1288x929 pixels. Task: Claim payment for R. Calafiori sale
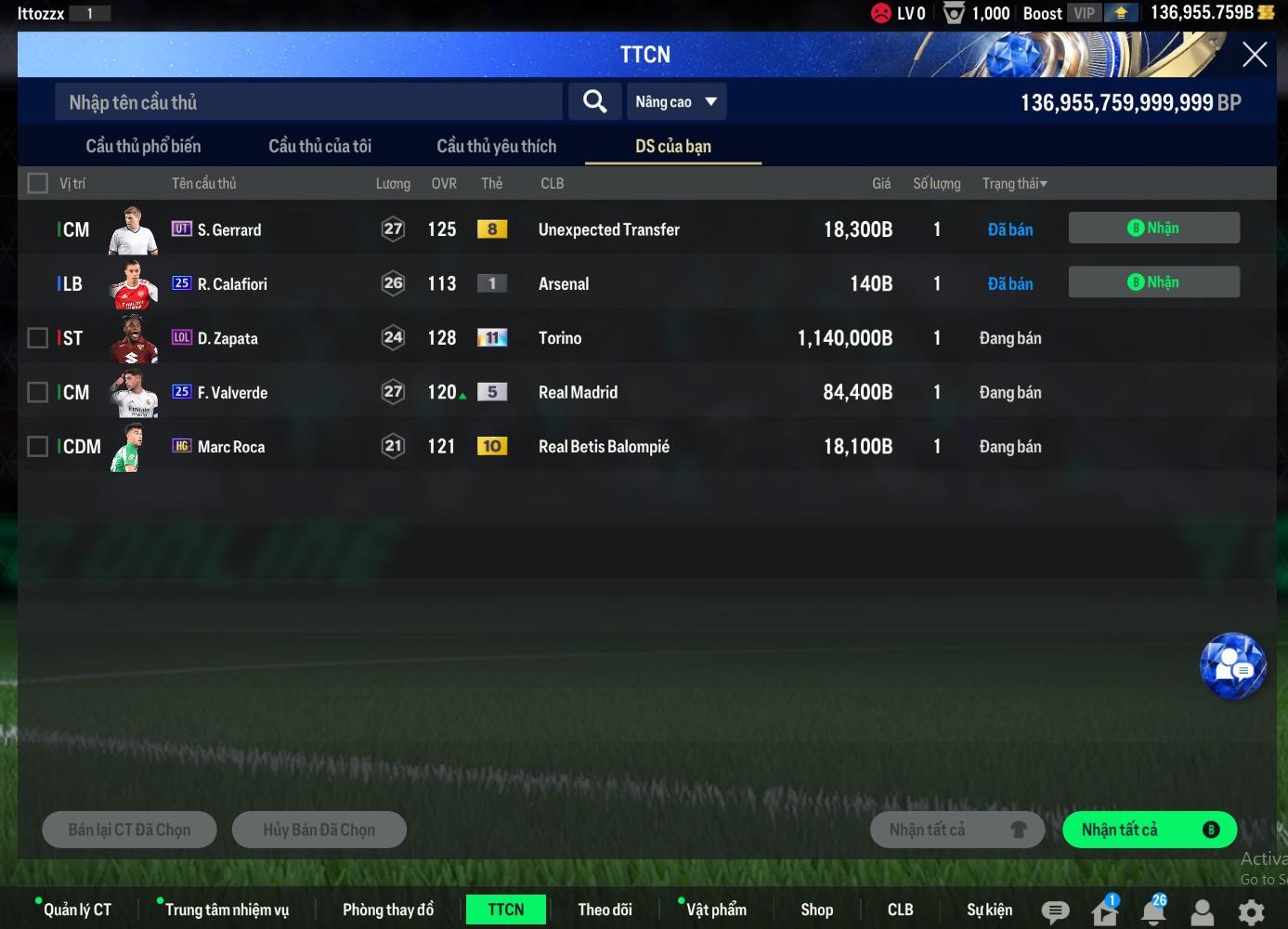pyautogui.click(x=1153, y=282)
